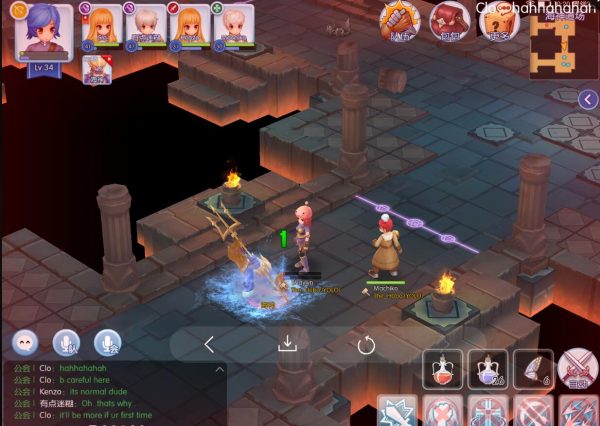The width and height of the screenshot is (600, 426).
Task: Open the More menu with the question box
Action: point(495,22)
